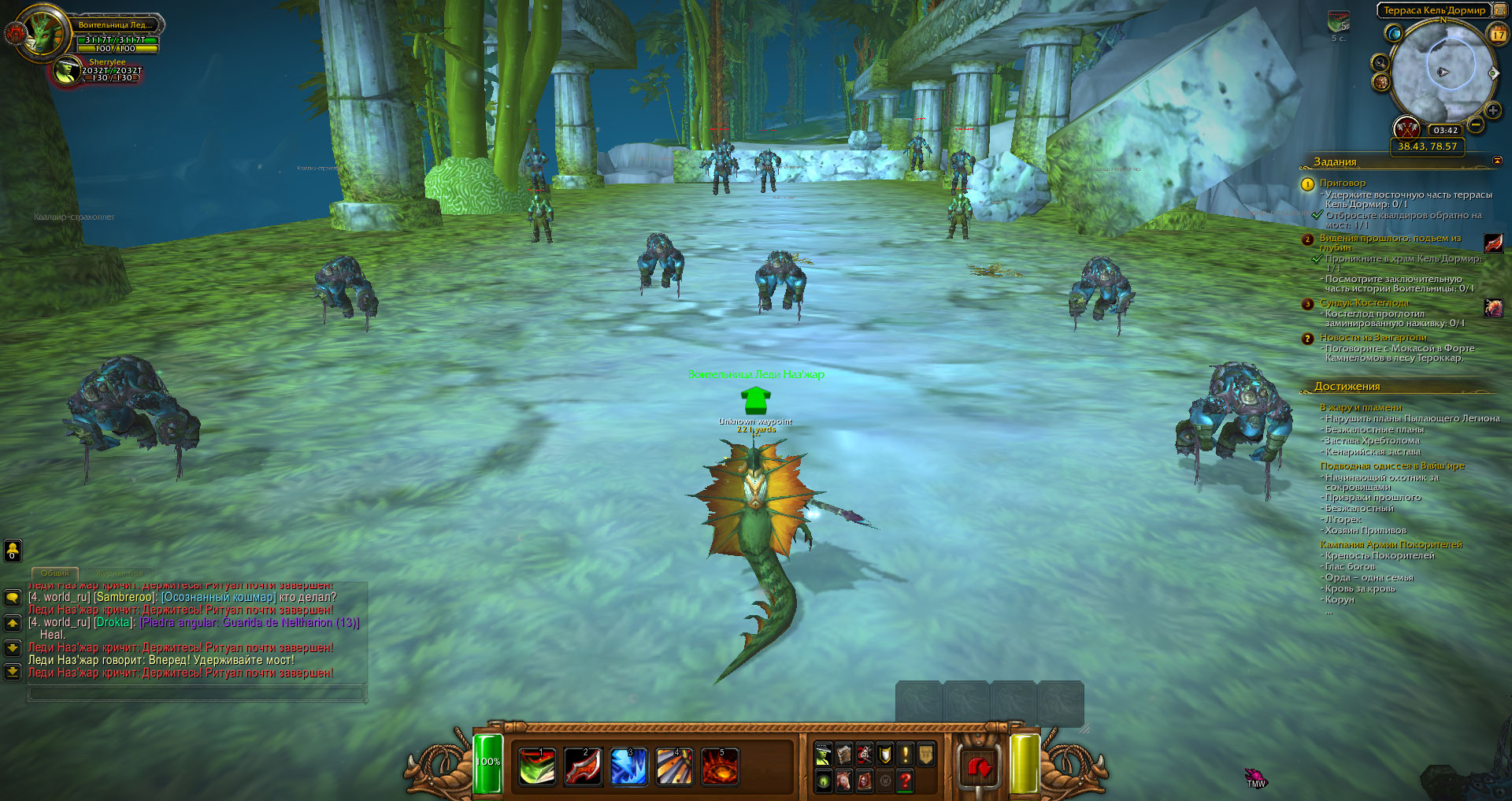The width and height of the screenshot is (1512, 801).
Task: Open the globe icon beside the minimap
Action: [x=1395, y=34]
